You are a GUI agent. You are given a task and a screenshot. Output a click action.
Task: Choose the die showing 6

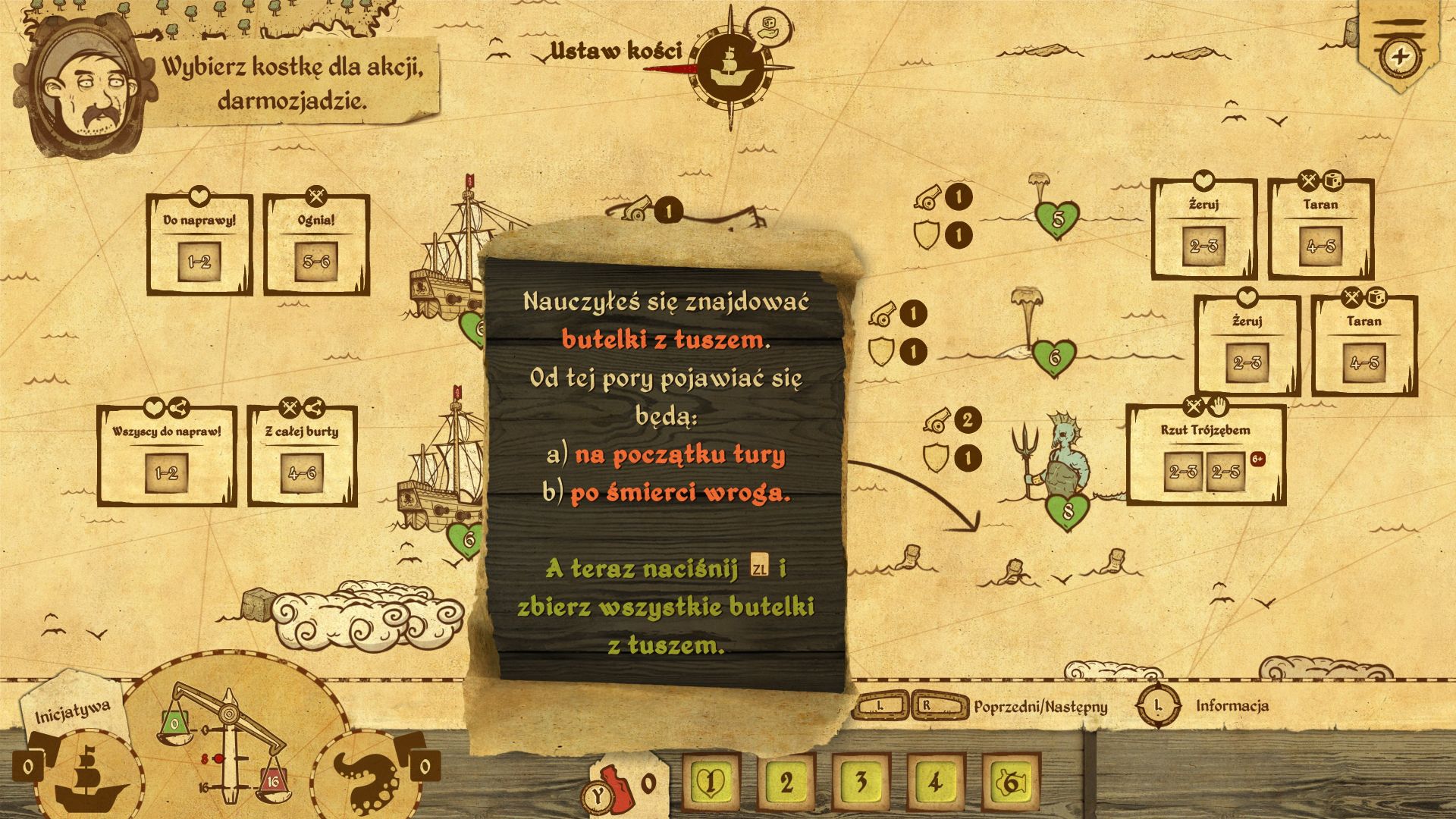coord(1010,781)
